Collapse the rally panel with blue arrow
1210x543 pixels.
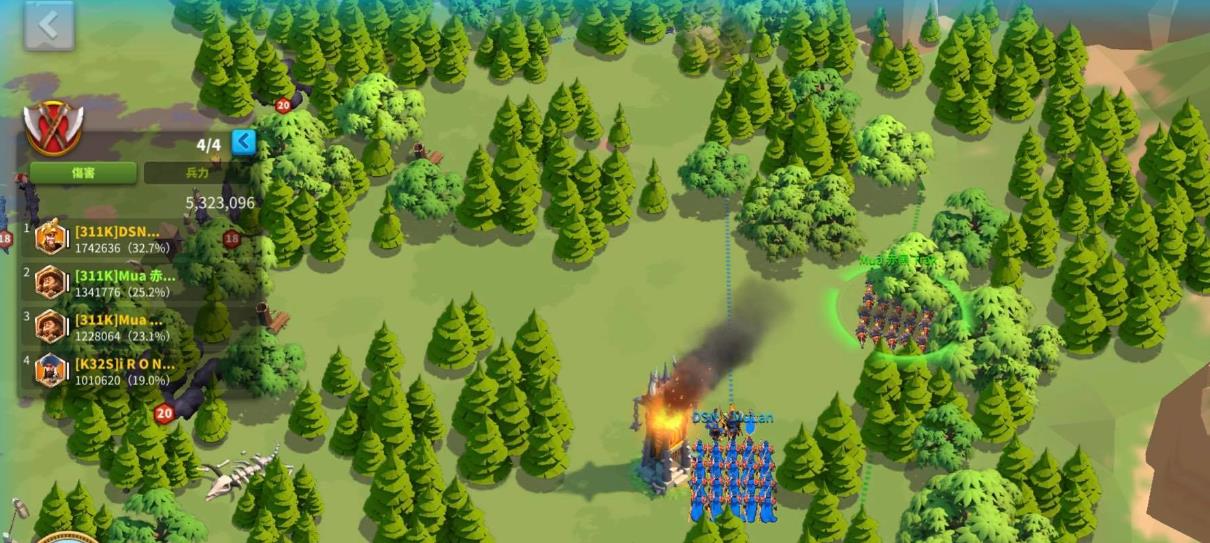point(244,142)
